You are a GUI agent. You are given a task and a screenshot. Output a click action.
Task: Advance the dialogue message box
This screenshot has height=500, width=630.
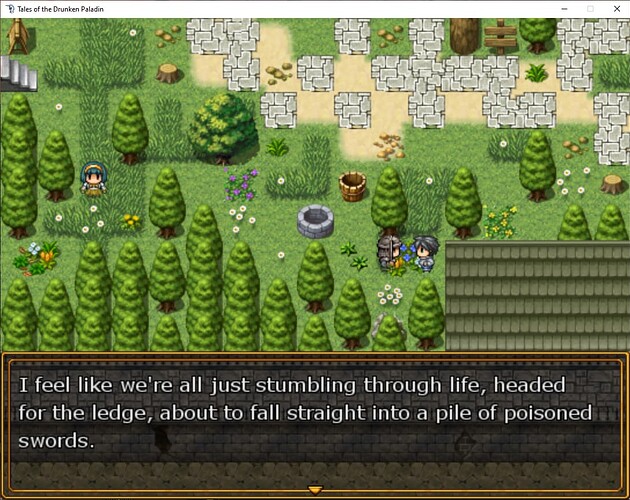point(315,420)
